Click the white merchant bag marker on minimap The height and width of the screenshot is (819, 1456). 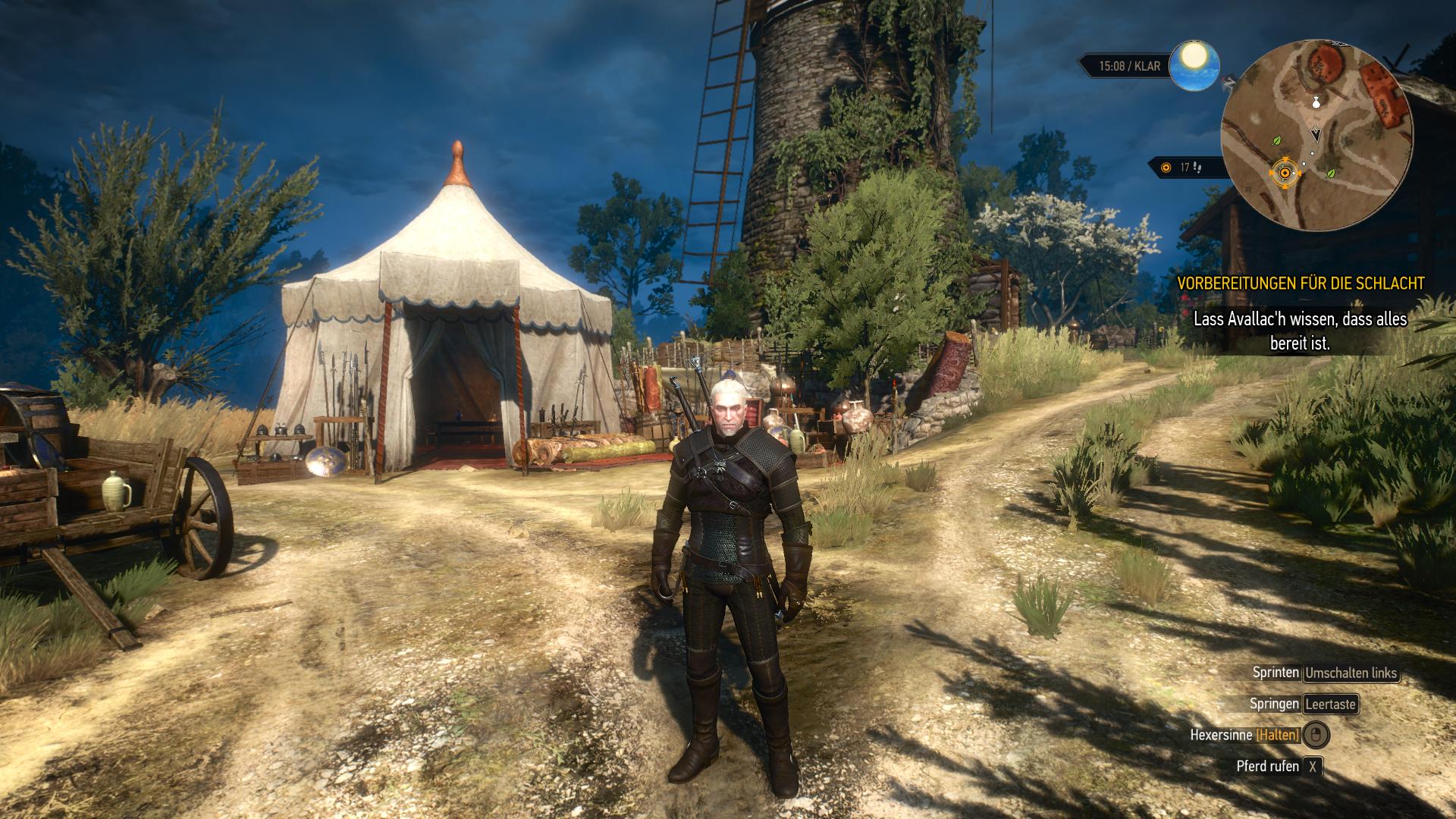pos(1316,102)
